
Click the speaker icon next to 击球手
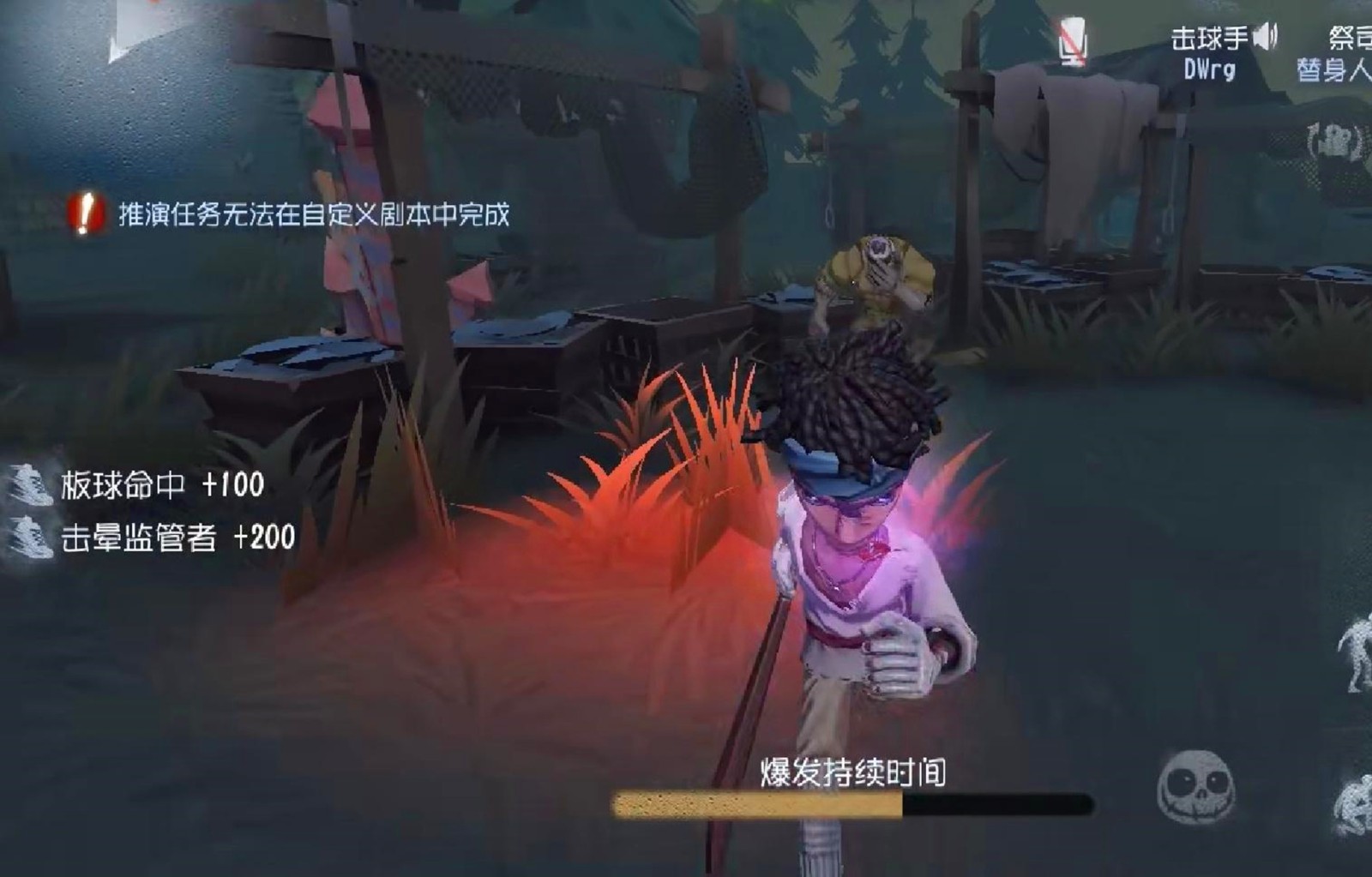click(1264, 36)
